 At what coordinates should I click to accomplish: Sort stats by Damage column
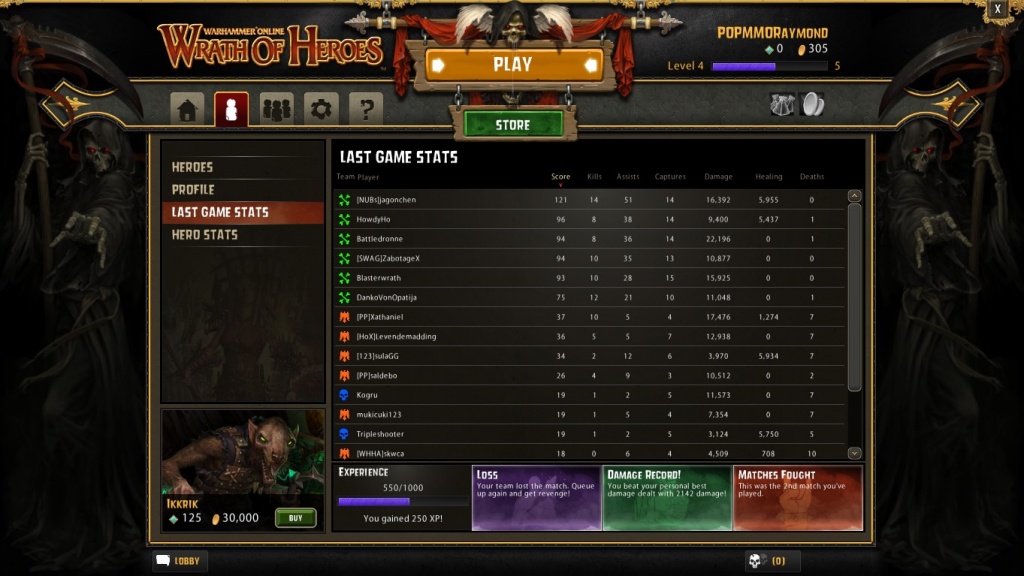[718, 177]
